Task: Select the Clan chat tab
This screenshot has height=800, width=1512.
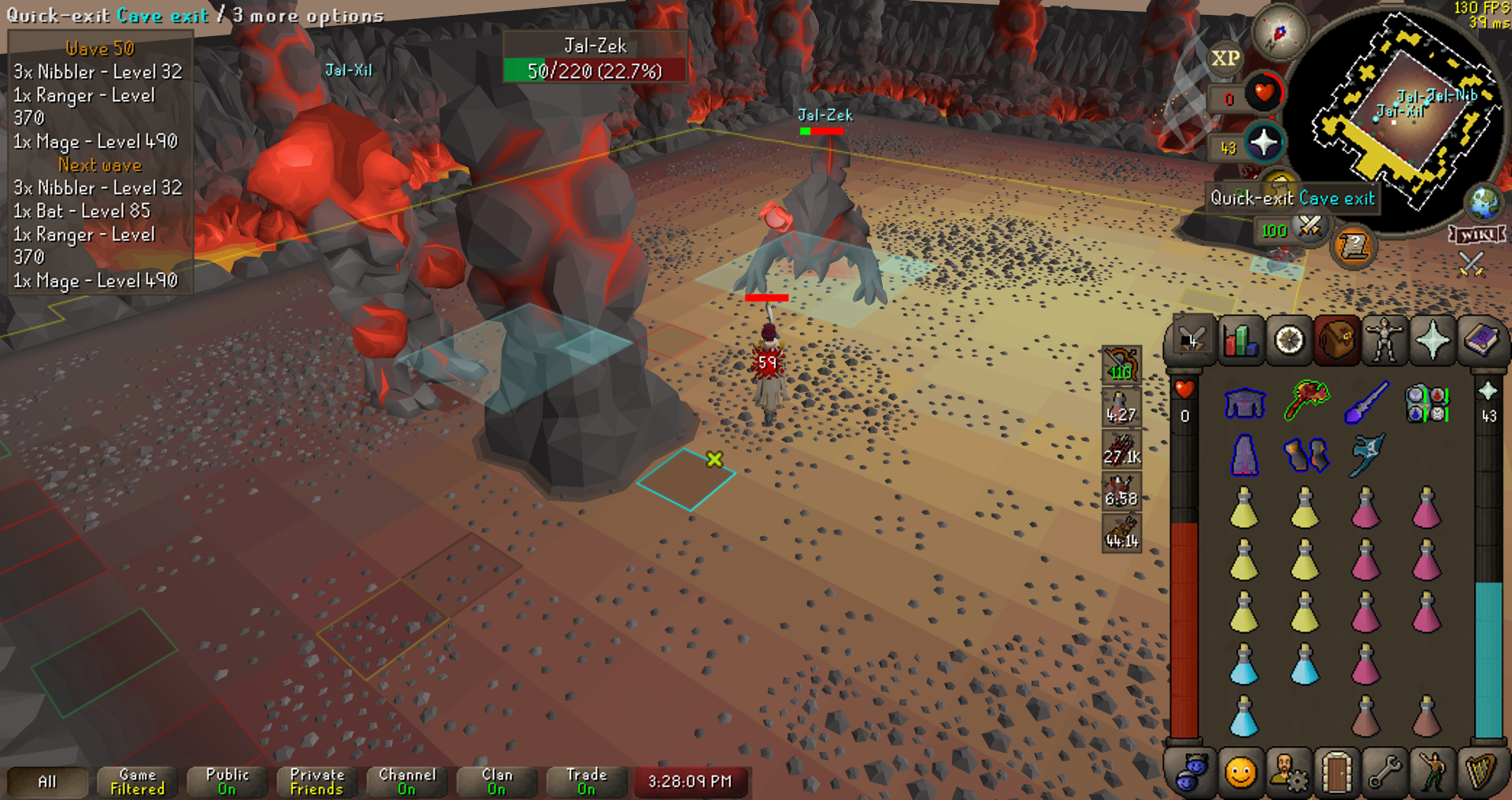Action: (x=496, y=781)
